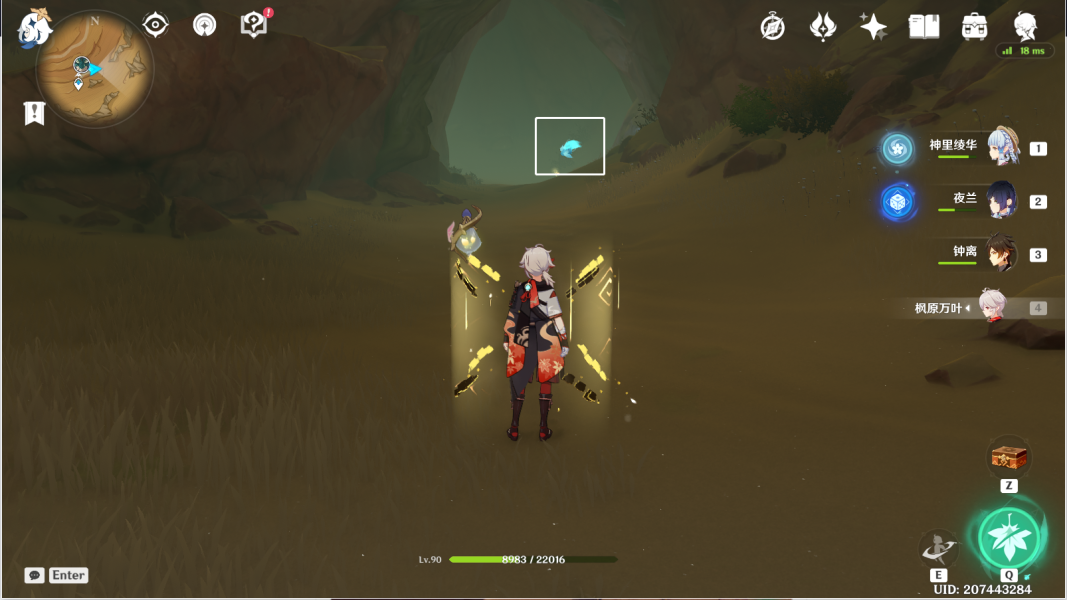Activate 夜兰's blue dice skill icon
Screen dimensions: 1067x600
898,202
